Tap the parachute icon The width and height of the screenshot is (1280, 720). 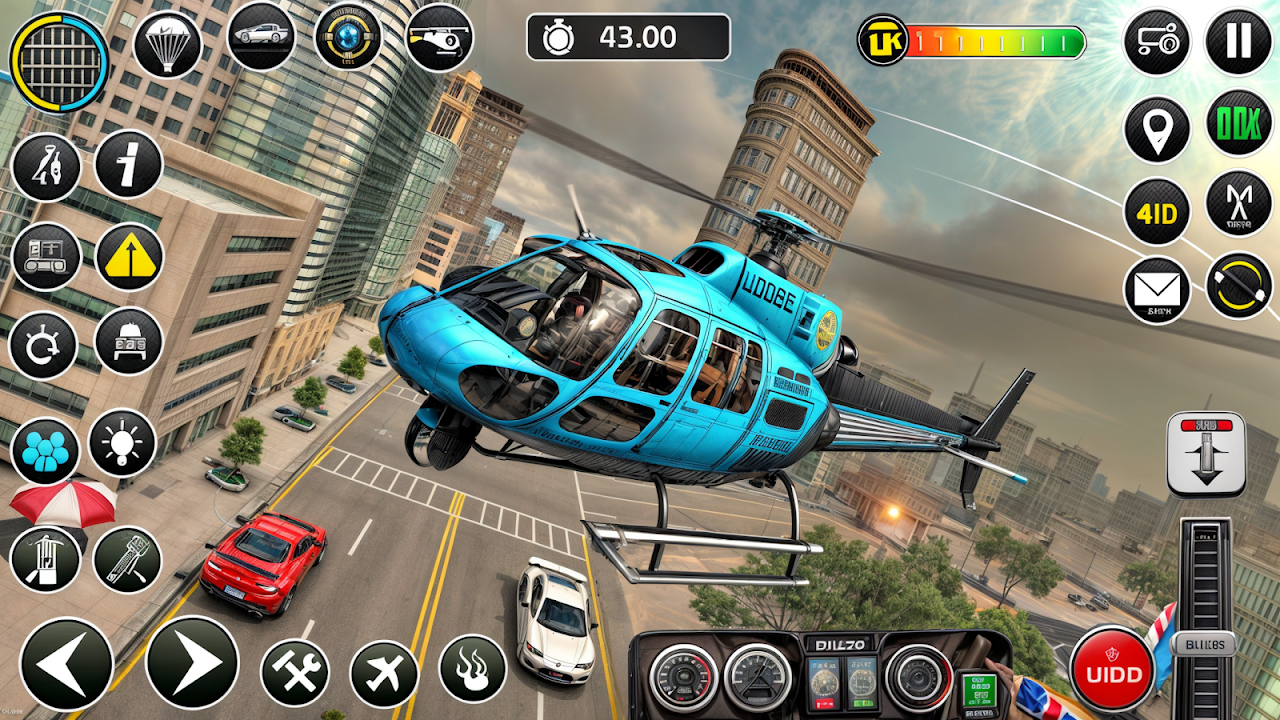coord(167,44)
